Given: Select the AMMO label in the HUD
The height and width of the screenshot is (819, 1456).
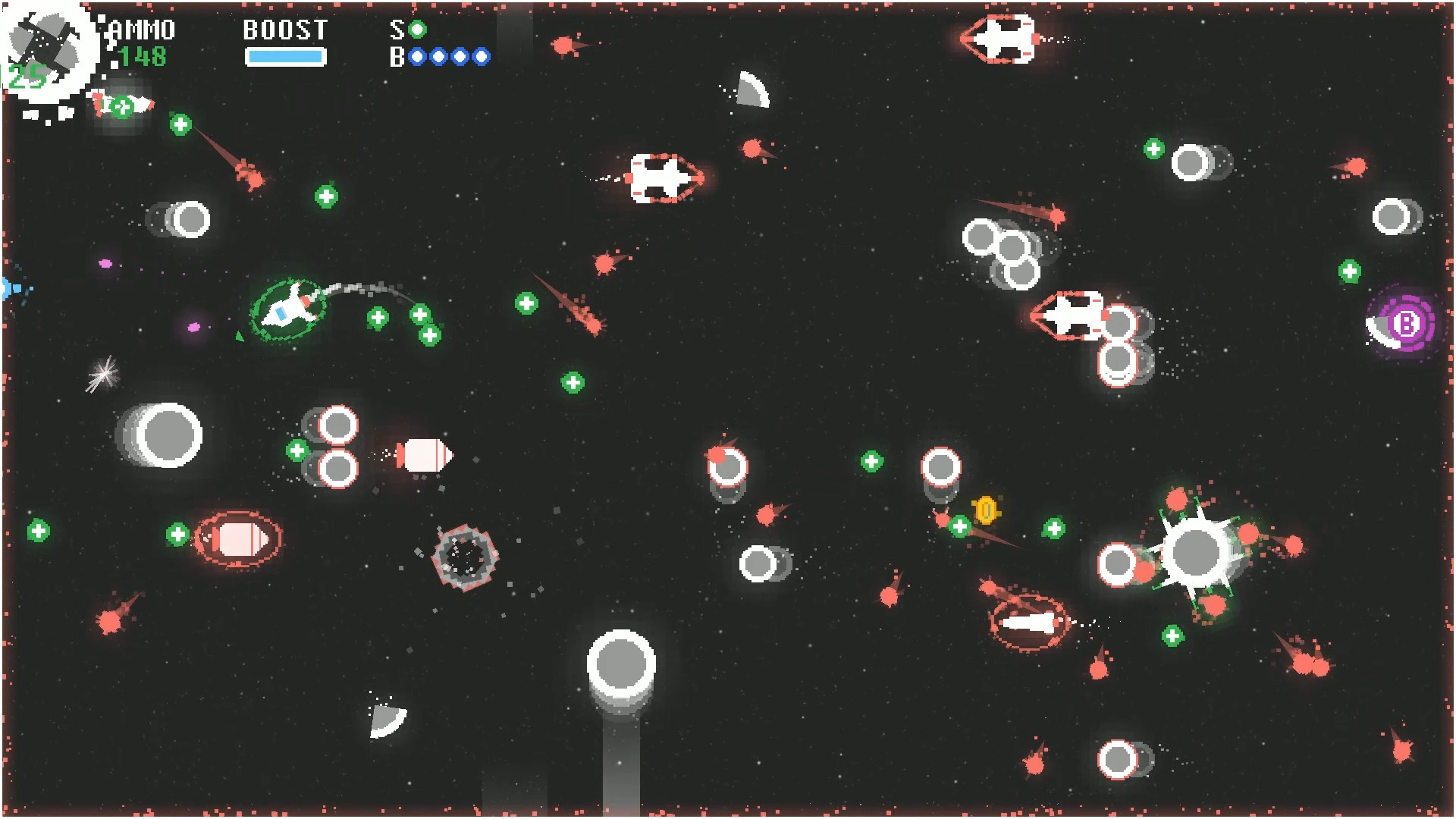Looking at the screenshot, I should coord(140,30).
